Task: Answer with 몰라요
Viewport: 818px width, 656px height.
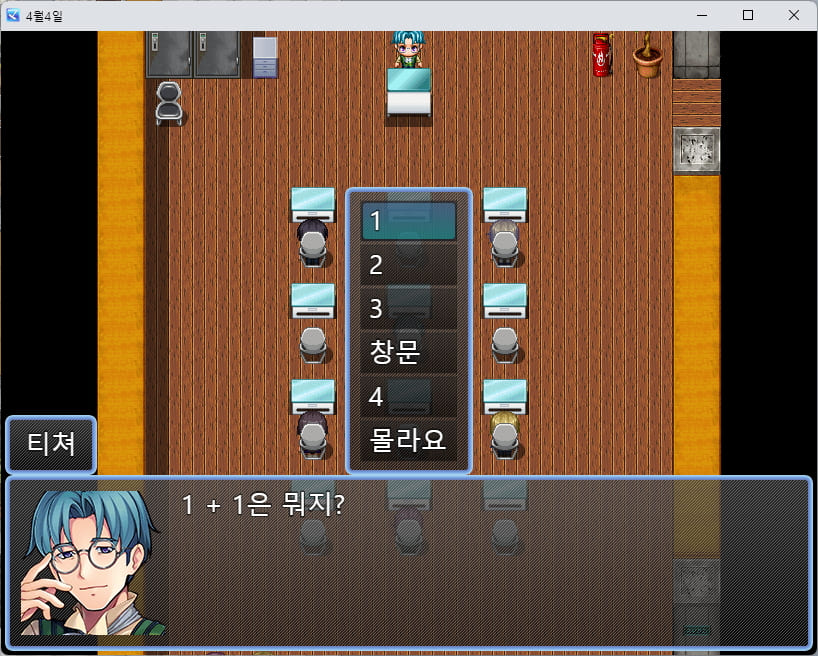Action: coord(408,440)
